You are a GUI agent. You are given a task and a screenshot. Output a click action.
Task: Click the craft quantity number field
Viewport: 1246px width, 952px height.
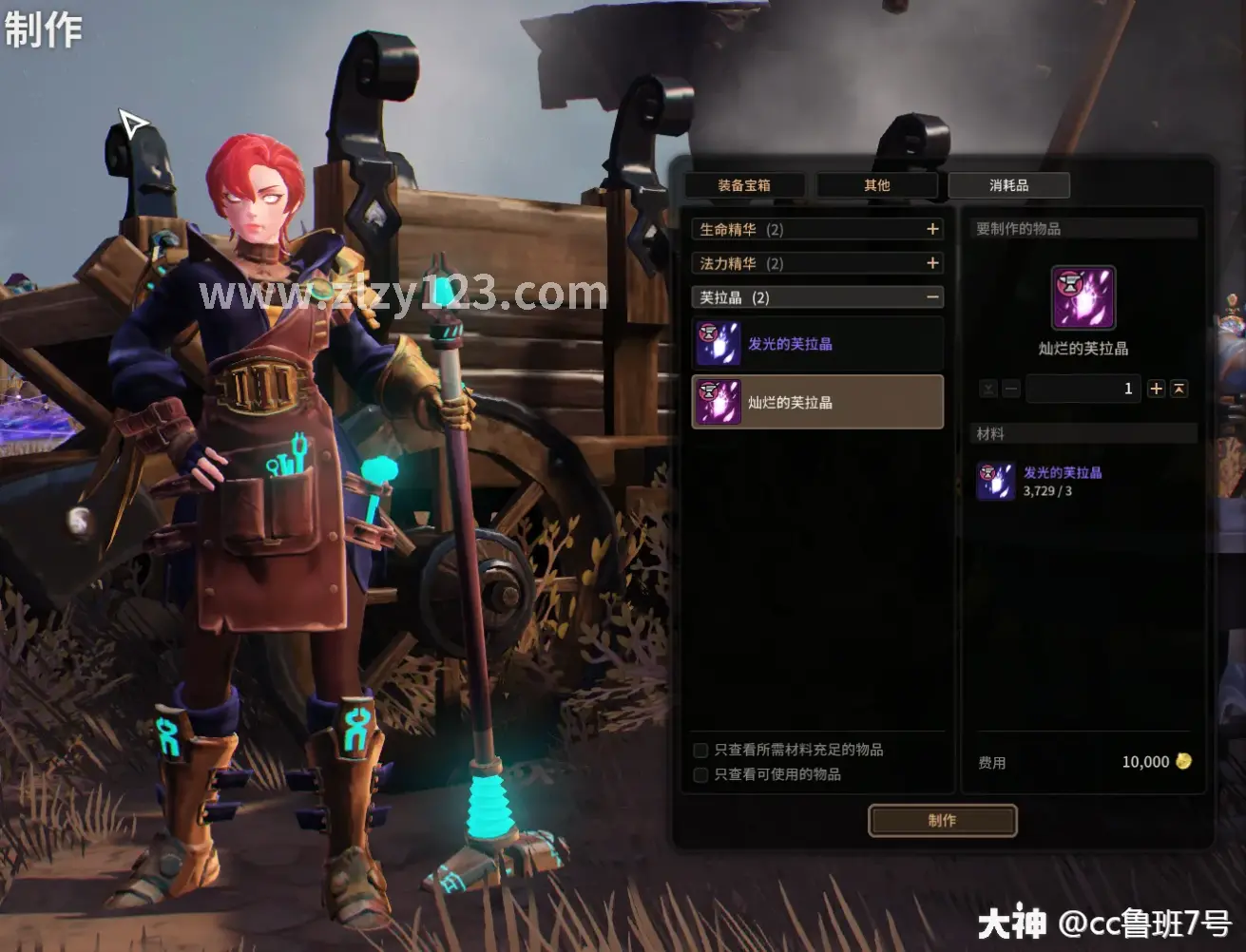click(x=1083, y=389)
